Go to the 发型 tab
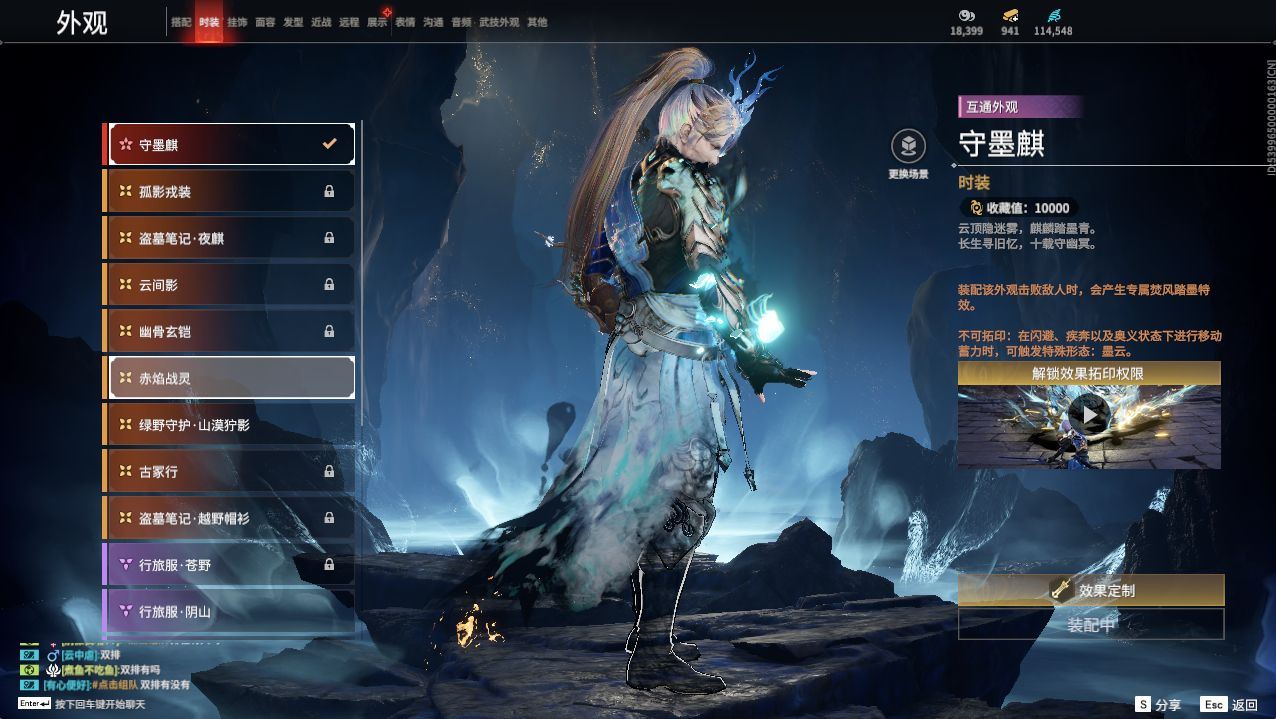 tap(293, 22)
